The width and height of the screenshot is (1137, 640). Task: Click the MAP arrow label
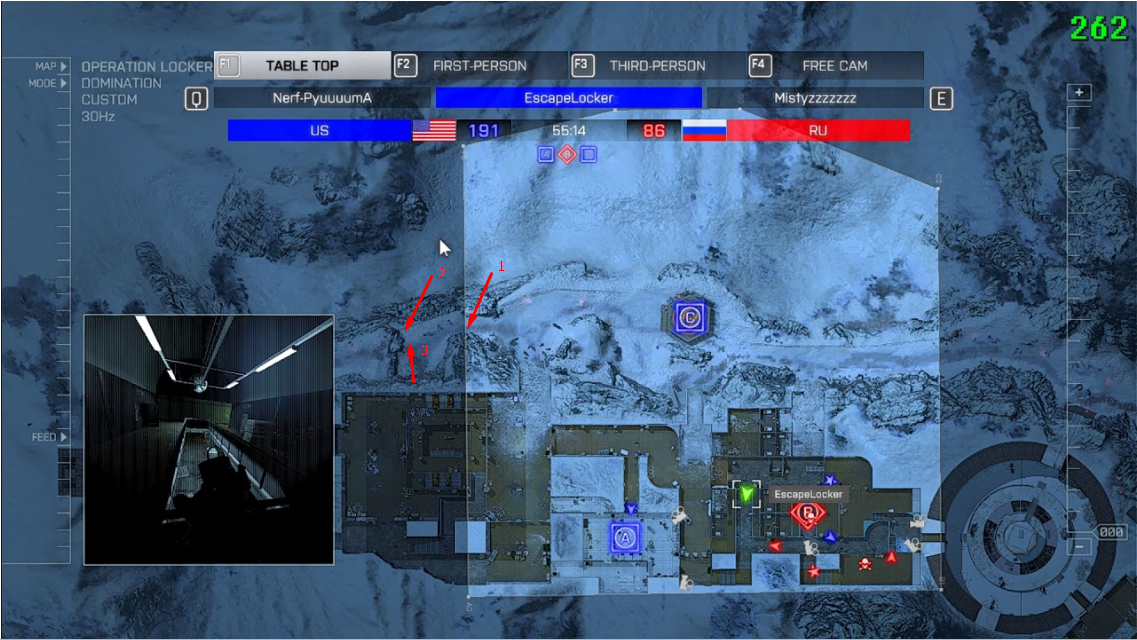pos(52,66)
